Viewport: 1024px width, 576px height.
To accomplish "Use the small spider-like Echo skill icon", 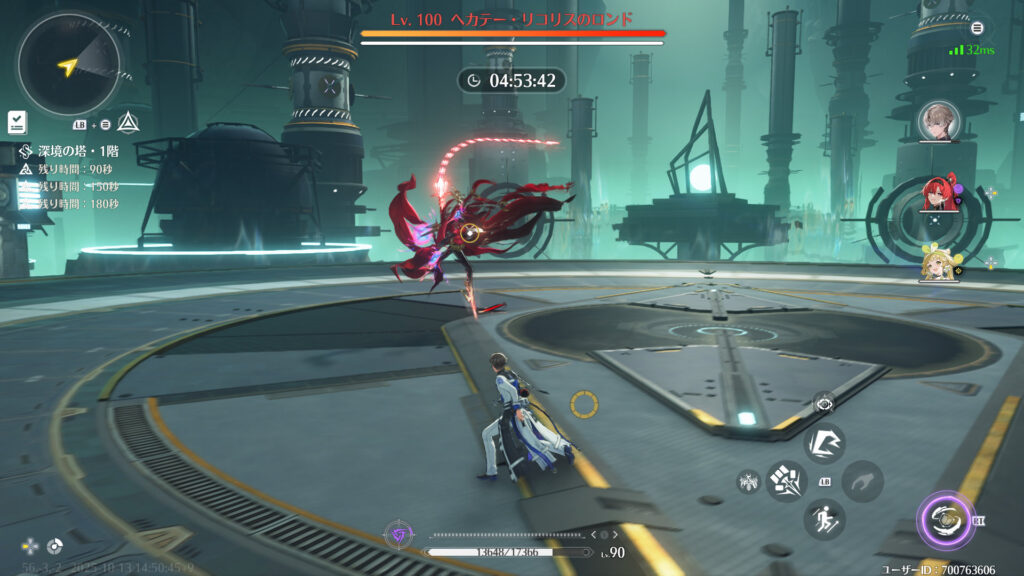I will (748, 482).
